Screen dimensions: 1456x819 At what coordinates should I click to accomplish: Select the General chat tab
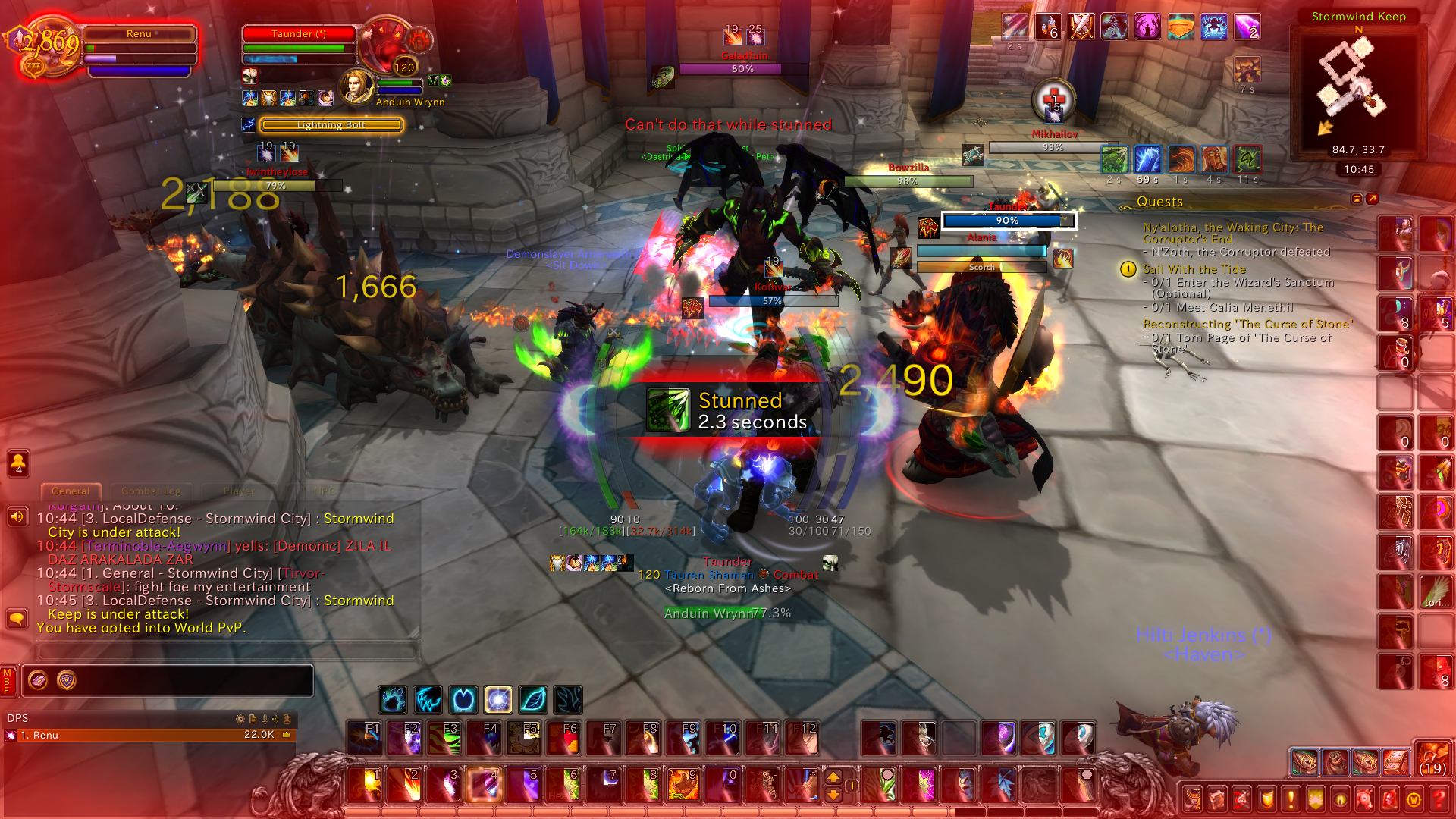[70, 491]
